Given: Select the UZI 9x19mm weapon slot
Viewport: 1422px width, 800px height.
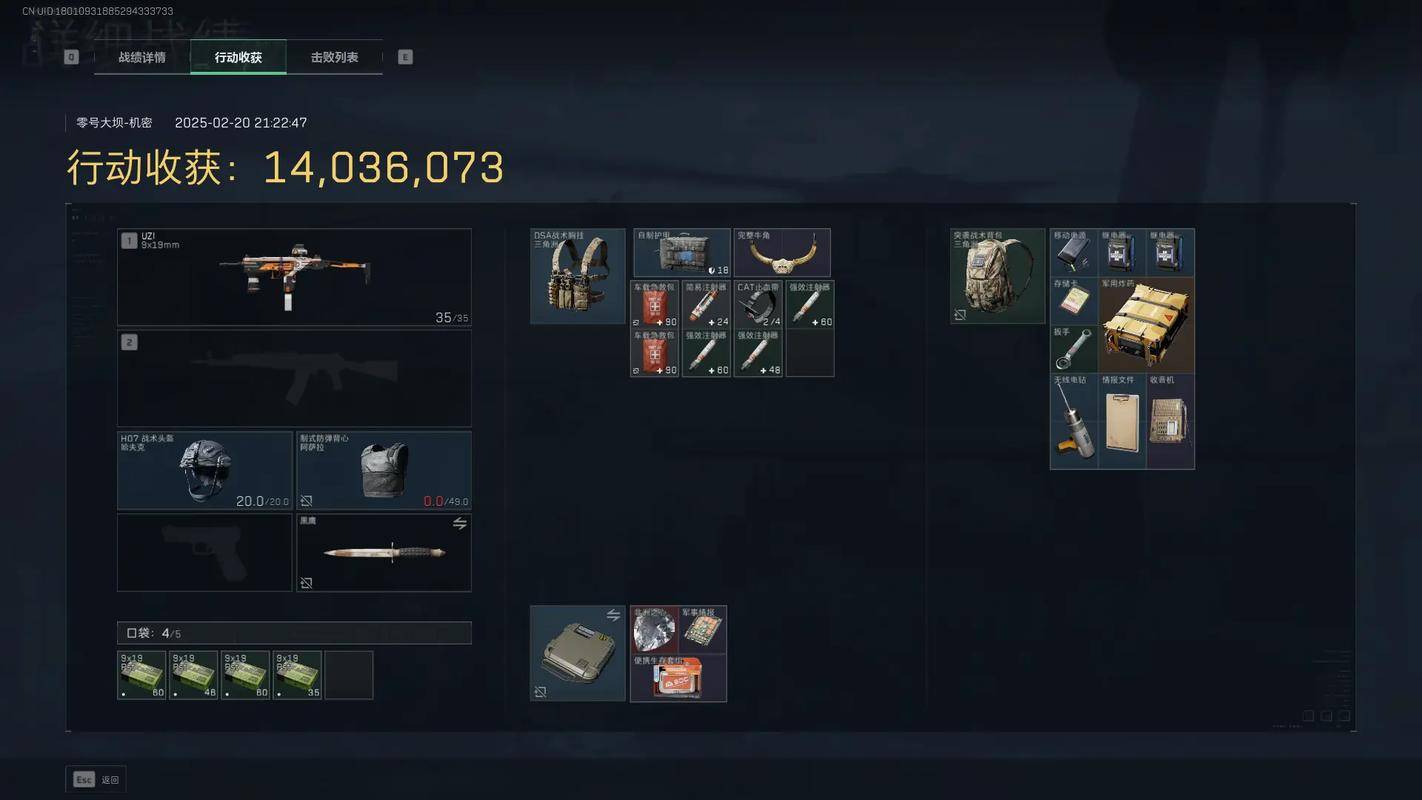Looking at the screenshot, I should coord(294,277).
